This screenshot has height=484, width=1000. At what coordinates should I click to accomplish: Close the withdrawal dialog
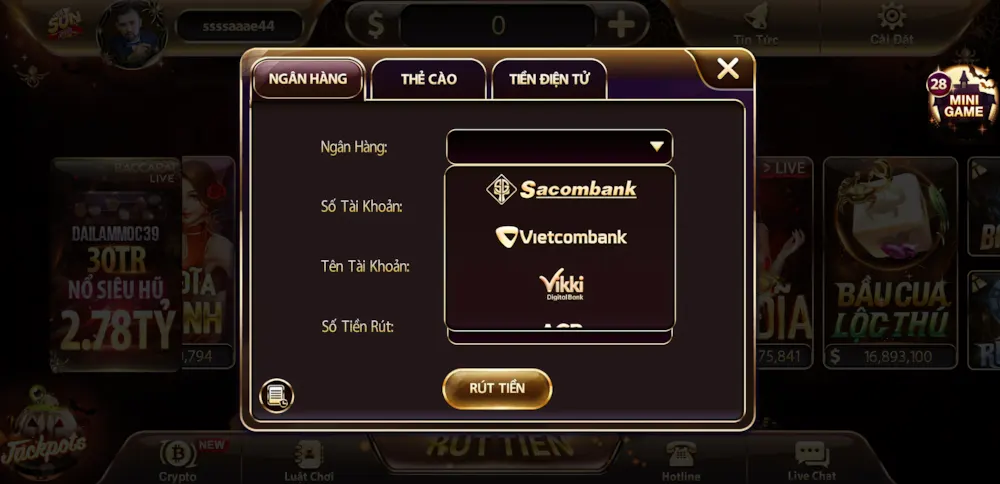click(728, 69)
